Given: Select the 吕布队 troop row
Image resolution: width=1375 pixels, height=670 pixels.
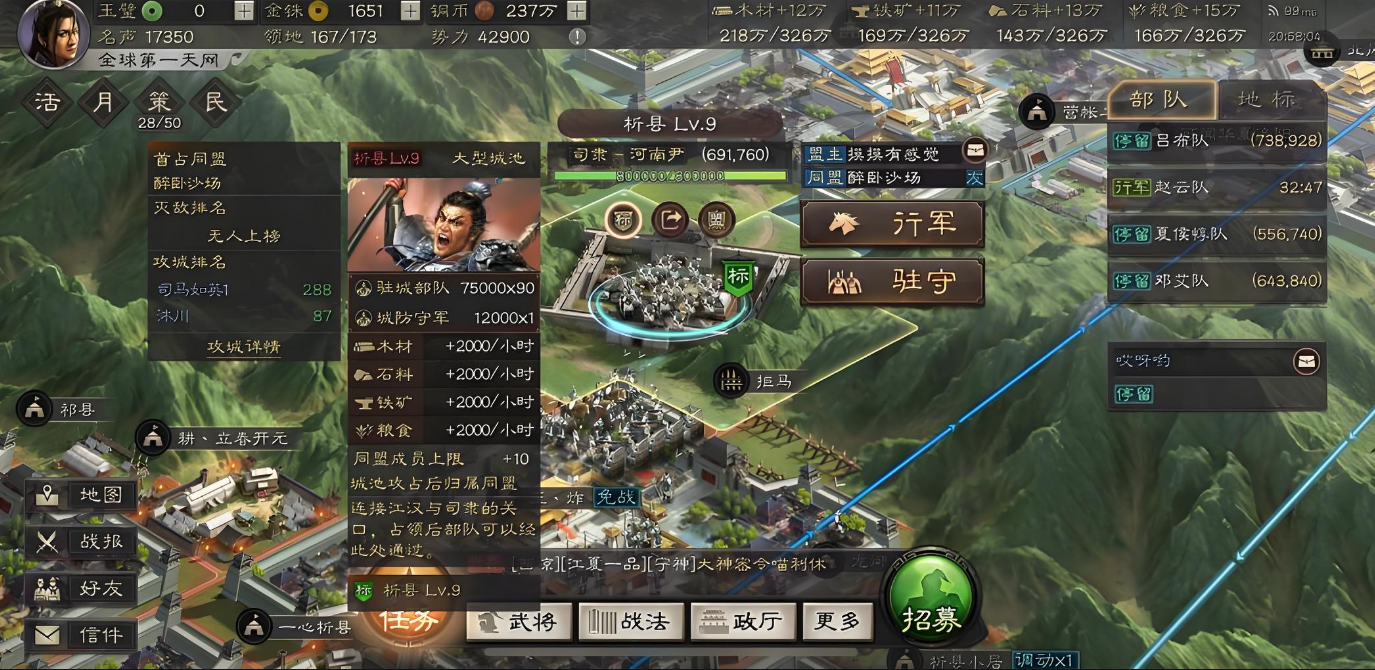Looking at the screenshot, I should pos(1218,141).
